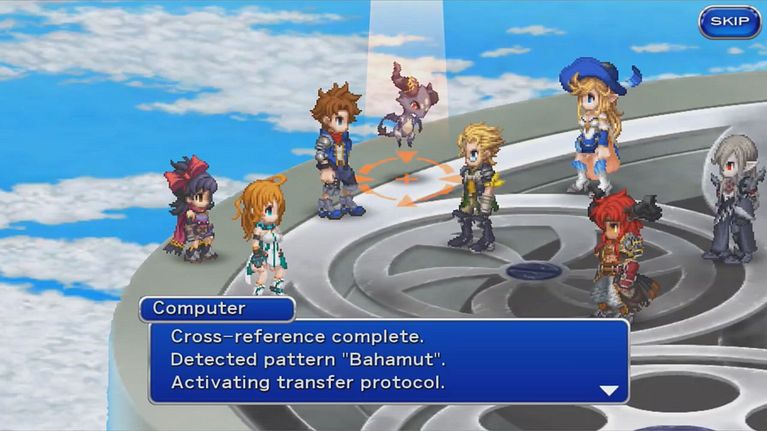
Task: Advance dialogue with the white arrow
Action: 609,390
